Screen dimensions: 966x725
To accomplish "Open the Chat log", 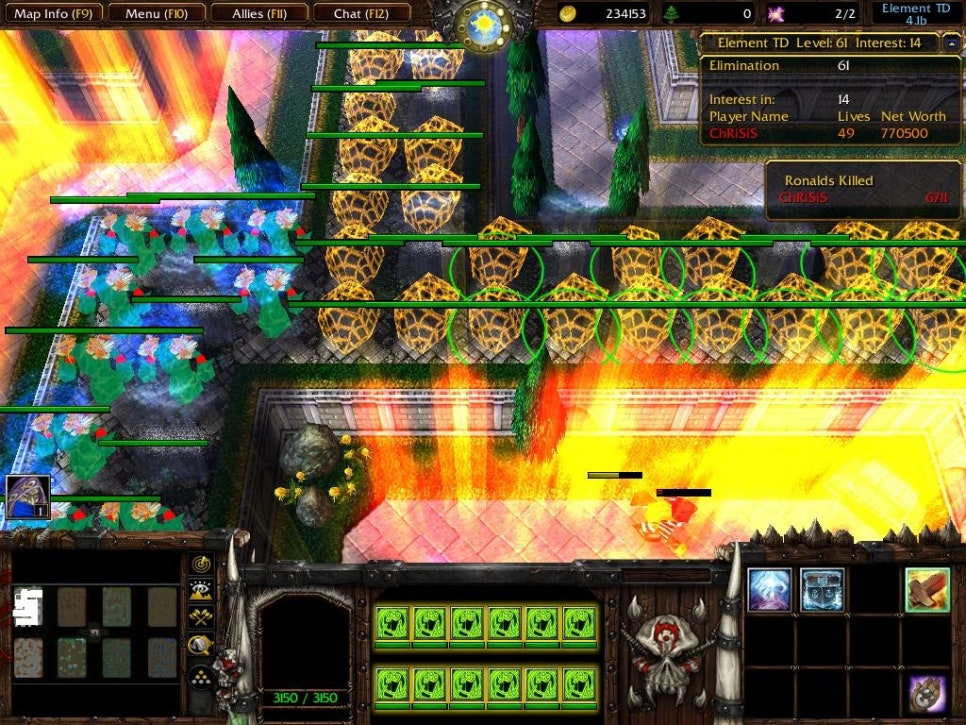I will [362, 14].
